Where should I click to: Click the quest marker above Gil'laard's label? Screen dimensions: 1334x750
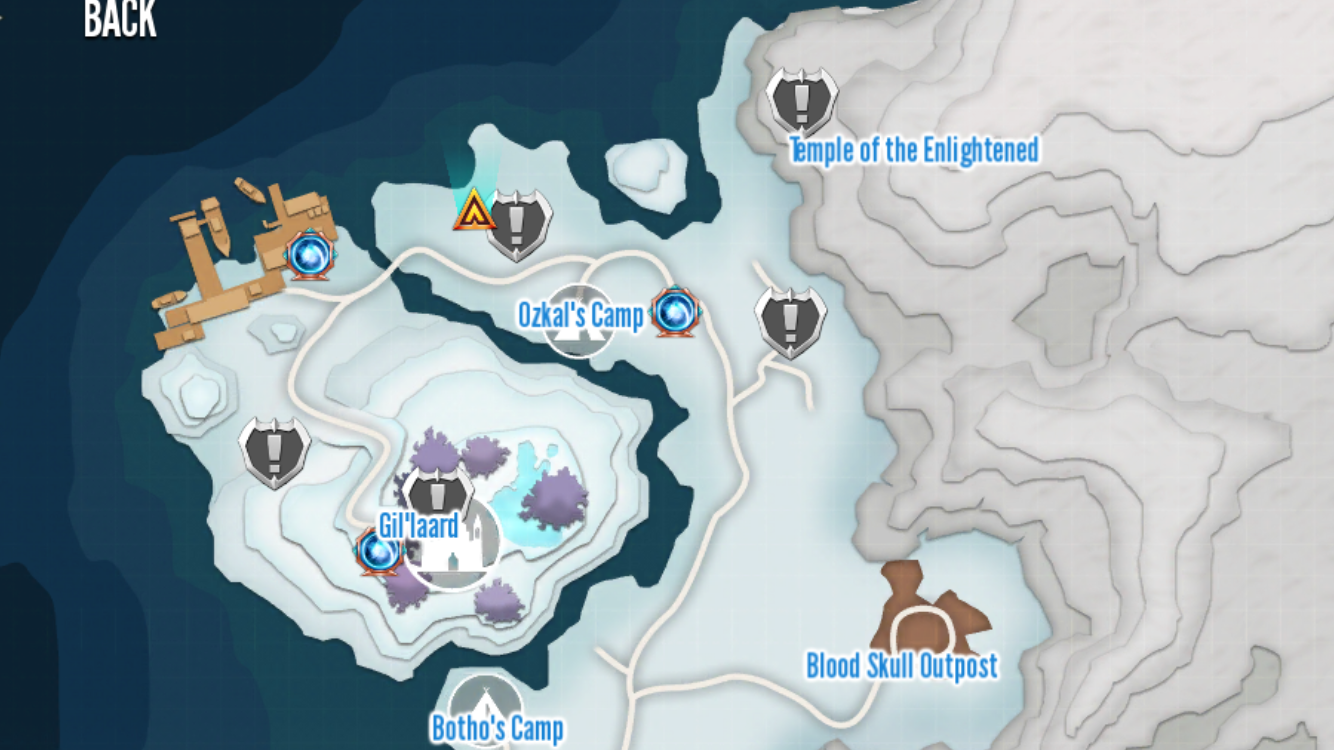click(x=437, y=493)
